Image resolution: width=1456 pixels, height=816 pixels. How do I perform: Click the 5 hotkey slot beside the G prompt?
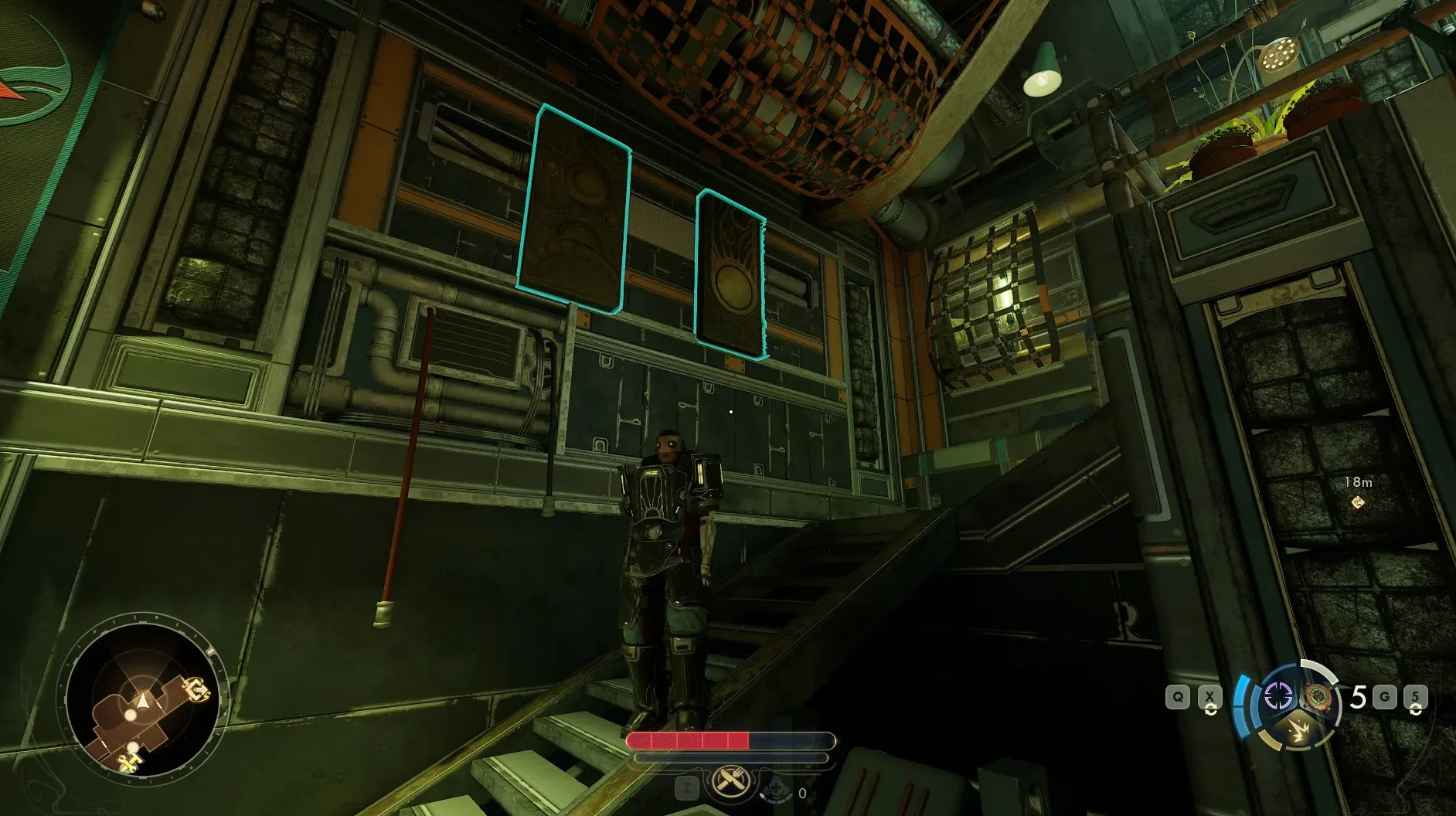tap(1416, 695)
